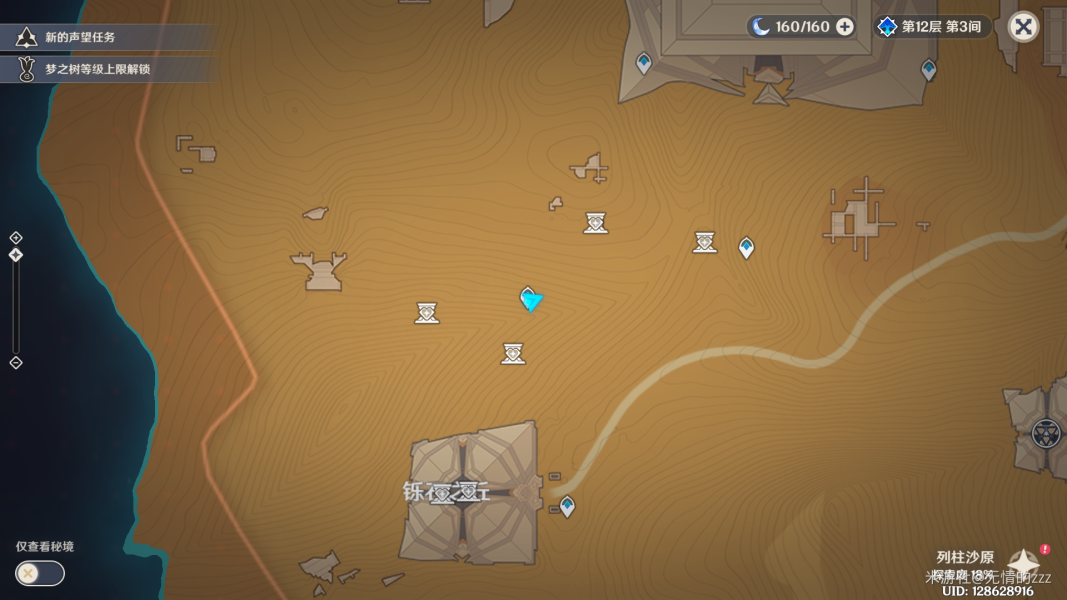
Task: Open the 梦之树等级上限解锁 notification
Action: coord(97,69)
